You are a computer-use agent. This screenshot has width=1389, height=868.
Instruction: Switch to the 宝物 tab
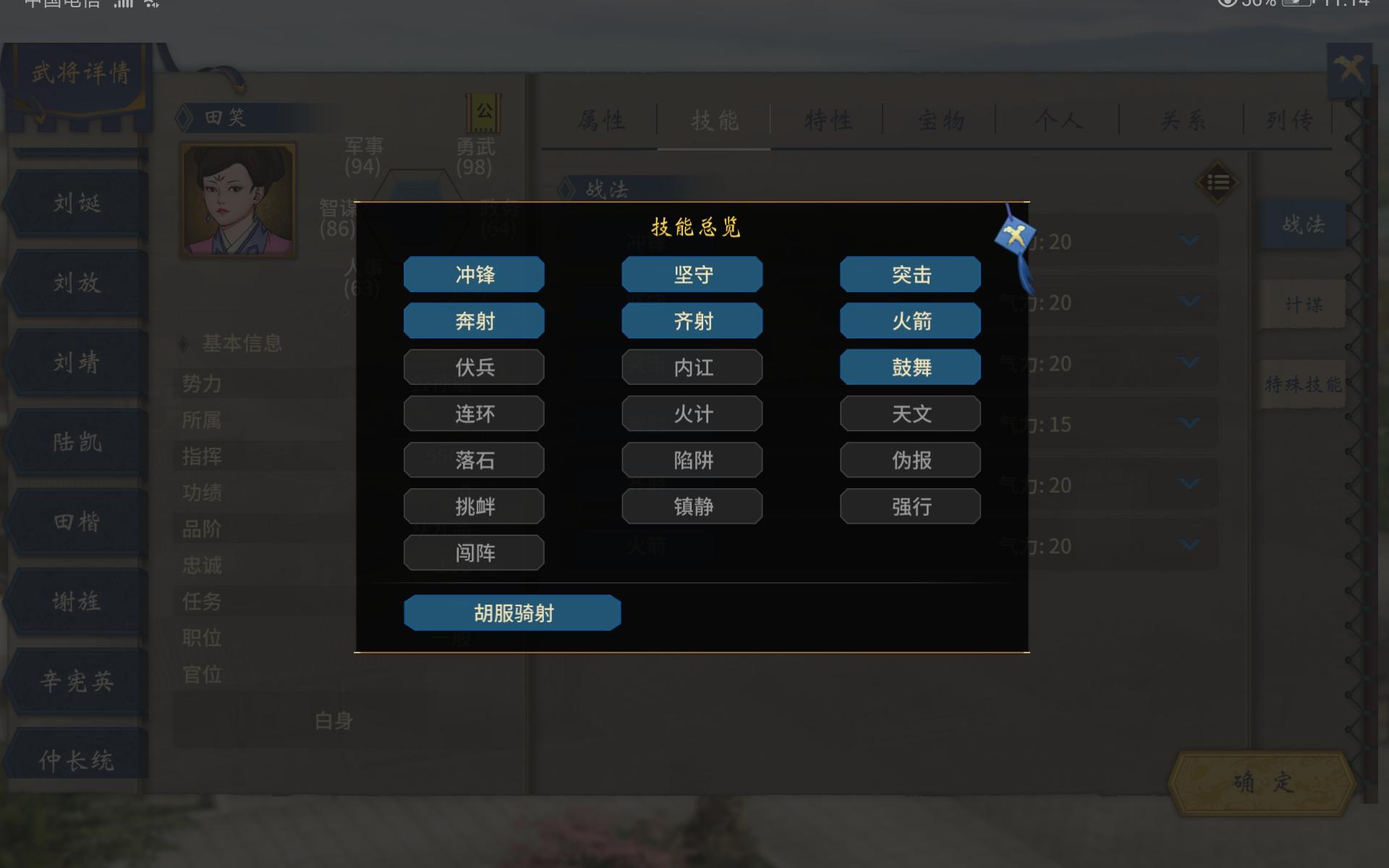[x=940, y=122]
